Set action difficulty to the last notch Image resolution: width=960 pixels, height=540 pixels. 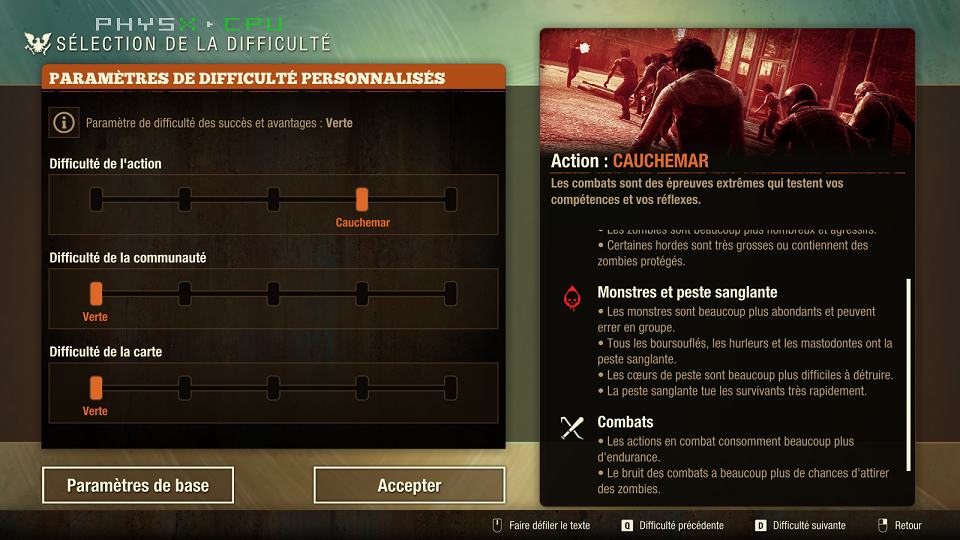[451, 199]
